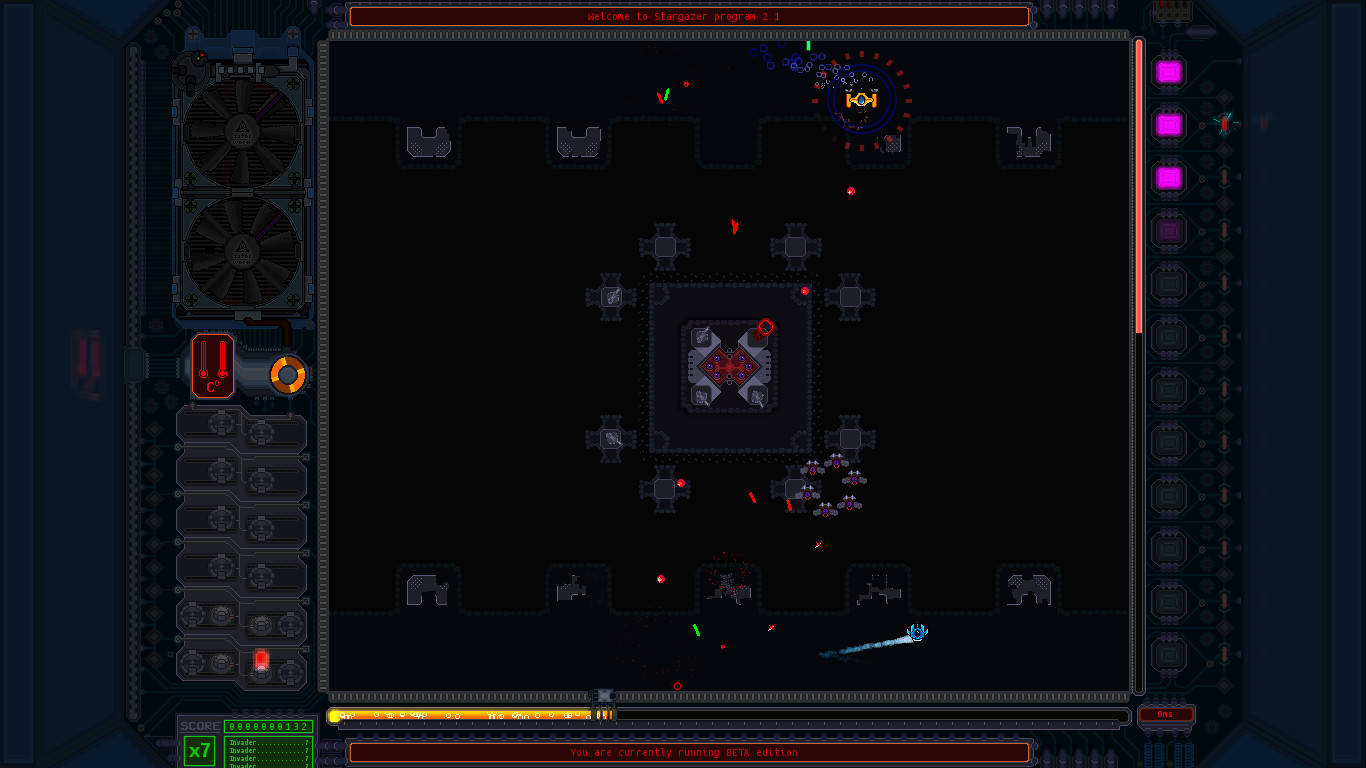This screenshot has width=1366, height=768.
Task: Select the teal fly sprite near the right panel
Action: pyautogui.click(x=1225, y=122)
